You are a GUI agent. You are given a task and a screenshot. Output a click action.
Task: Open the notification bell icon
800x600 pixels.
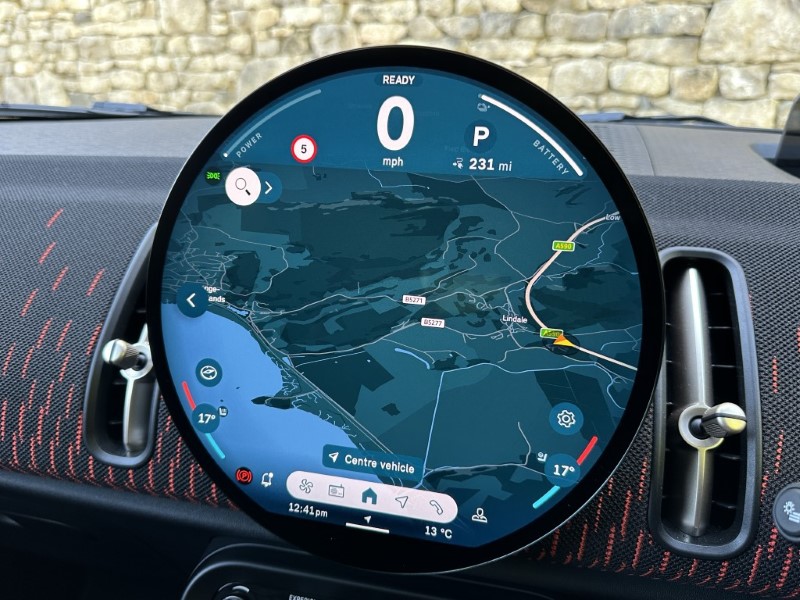[x=267, y=480]
